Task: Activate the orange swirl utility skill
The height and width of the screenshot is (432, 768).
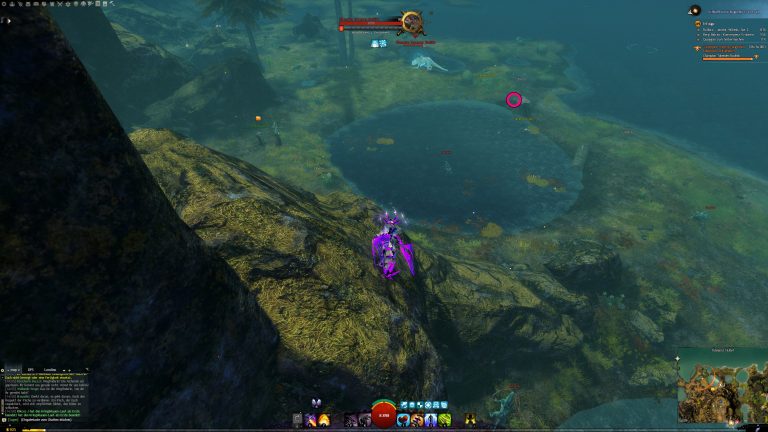Action: tap(417, 420)
